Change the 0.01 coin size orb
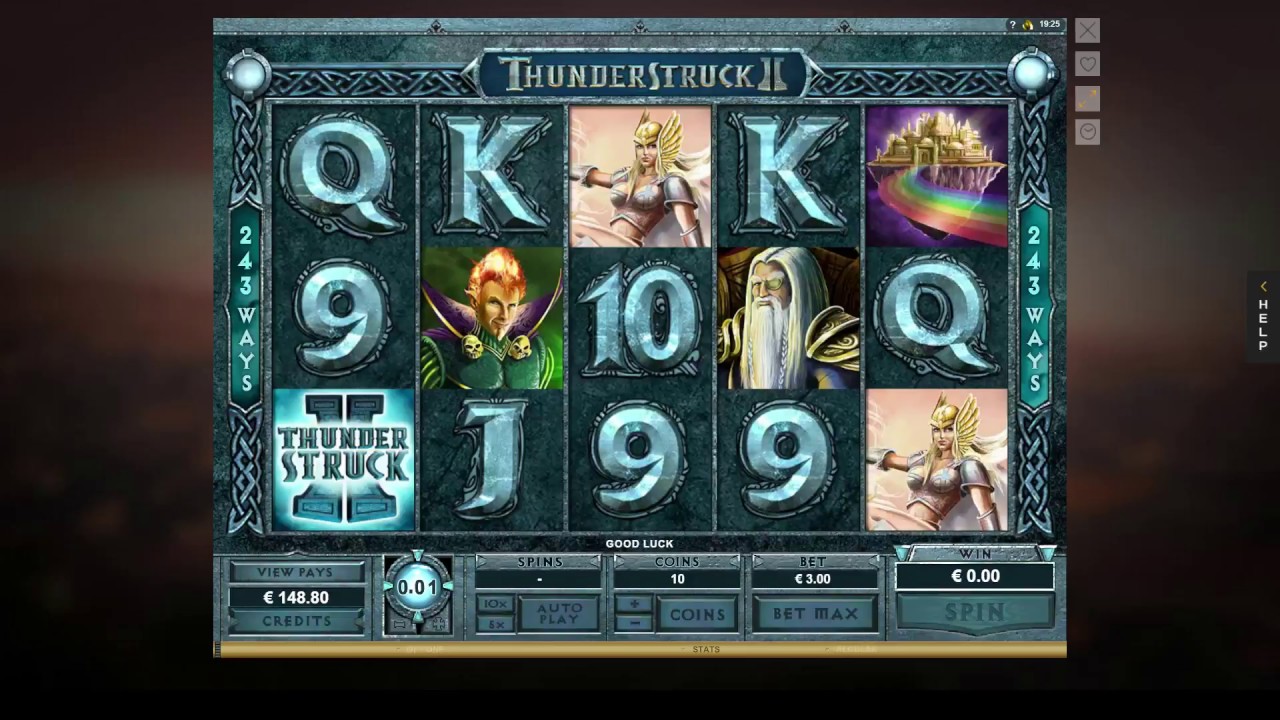Viewport: 1280px width, 720px height. pyautogui.click(x=417, y=588)
